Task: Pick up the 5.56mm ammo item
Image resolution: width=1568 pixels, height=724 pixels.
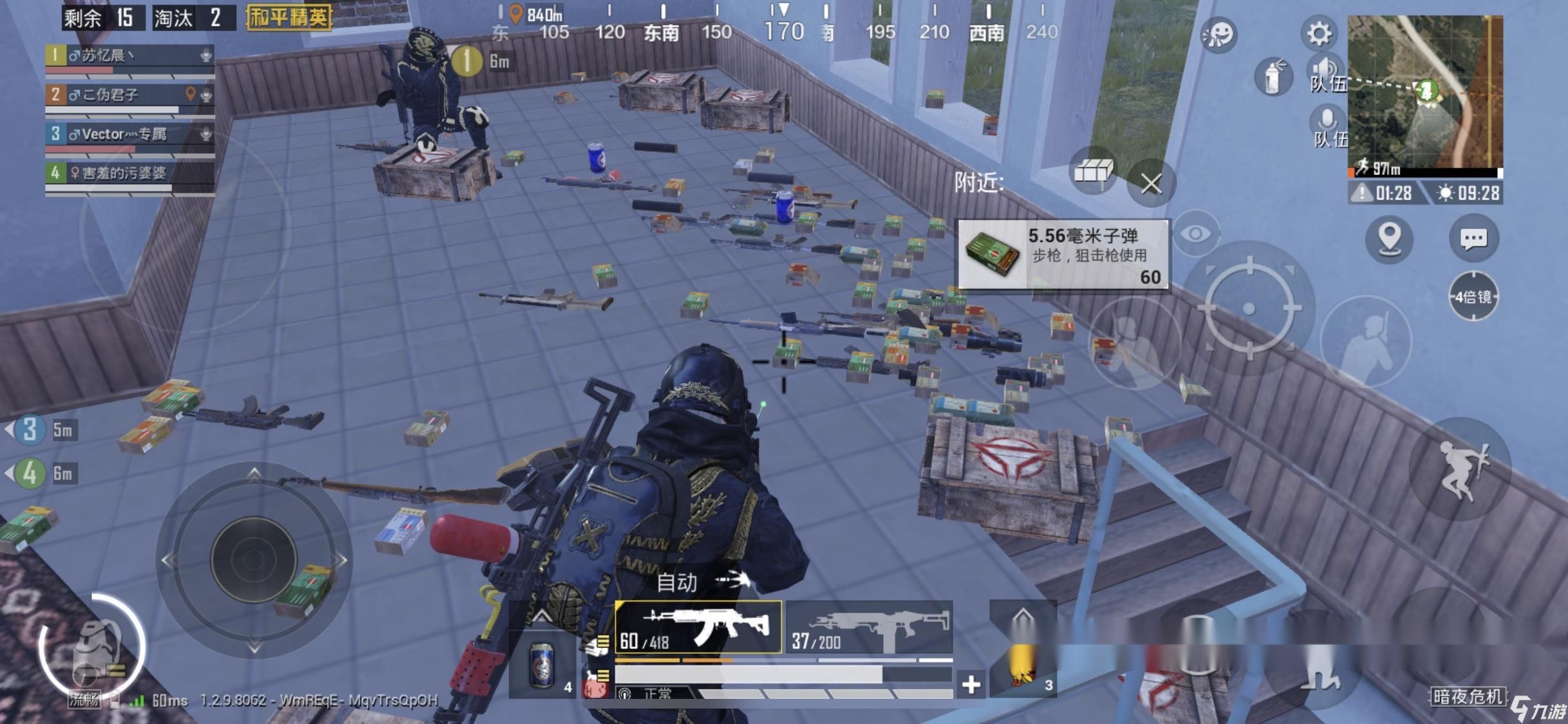Action: point(1063,254)
